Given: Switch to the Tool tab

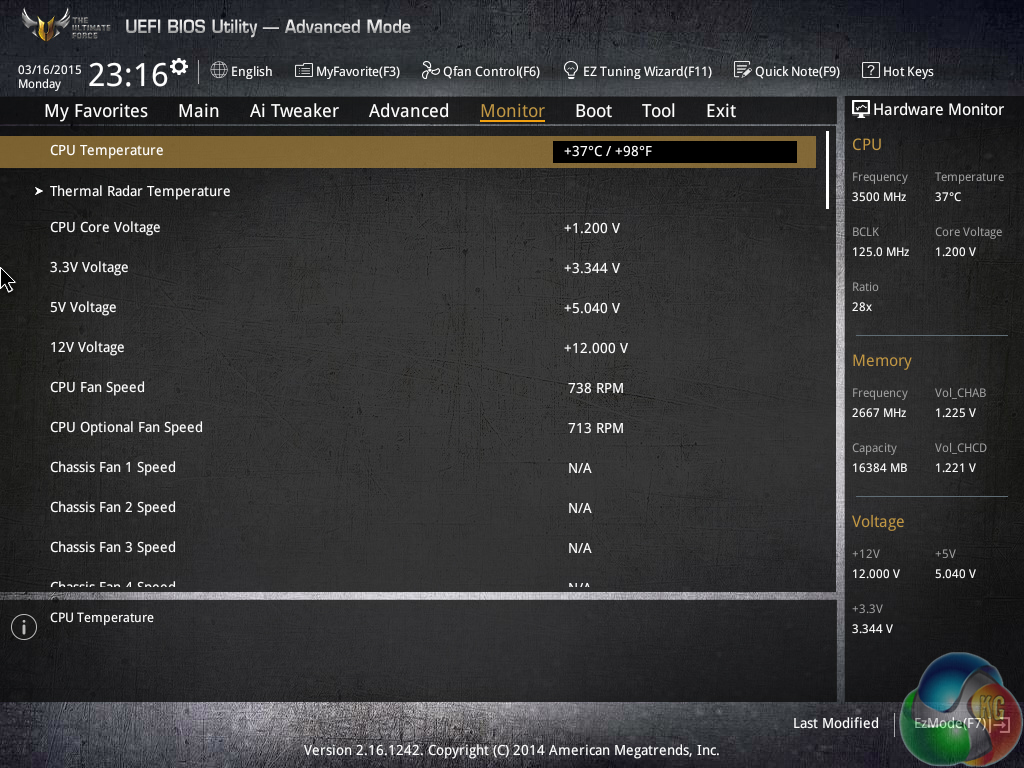Looking at the screenshot, I should [x=658, y=111].
